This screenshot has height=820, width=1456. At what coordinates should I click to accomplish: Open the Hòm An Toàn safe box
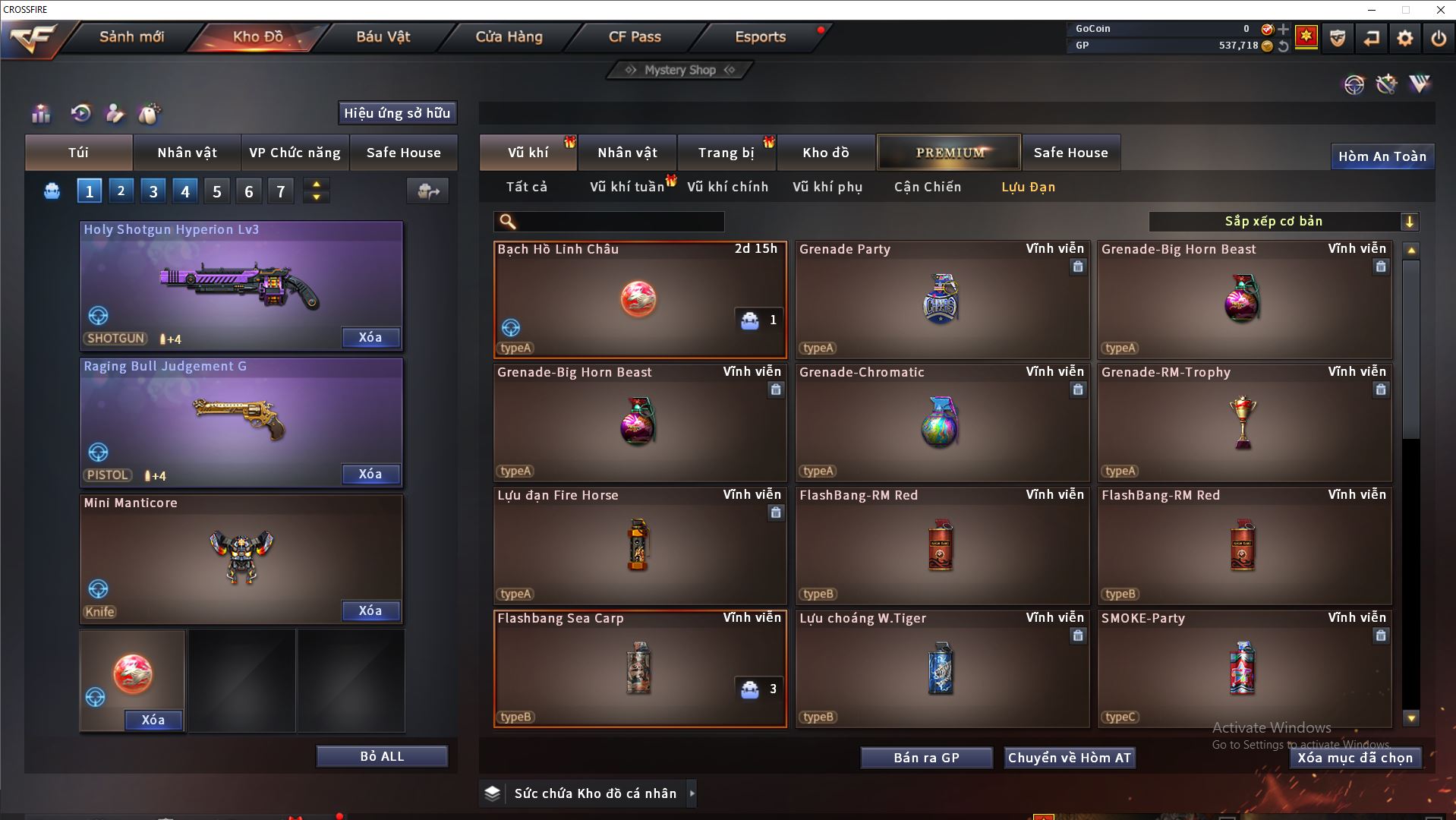1382,156
